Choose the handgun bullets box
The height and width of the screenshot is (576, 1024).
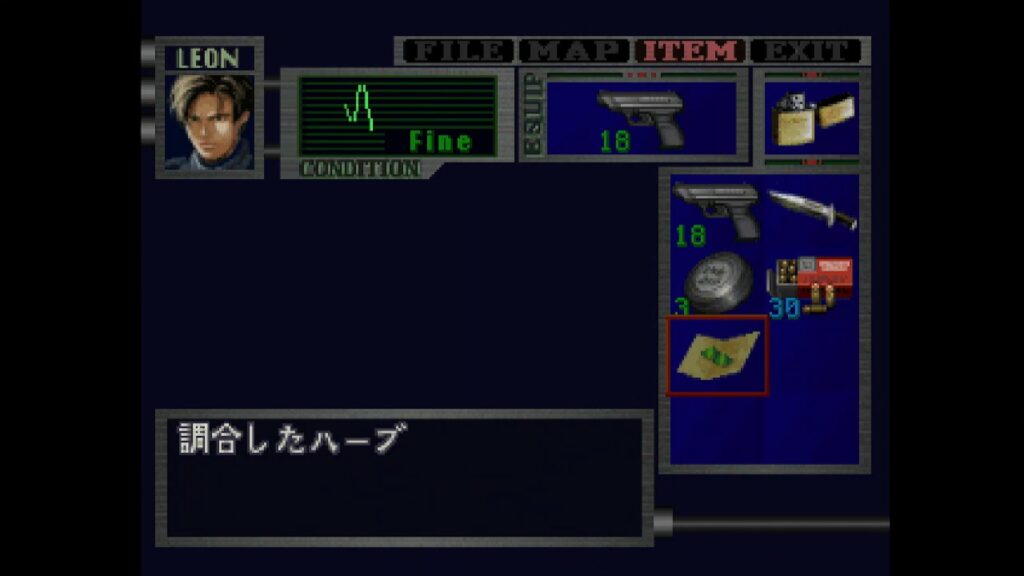pos(811,282)
